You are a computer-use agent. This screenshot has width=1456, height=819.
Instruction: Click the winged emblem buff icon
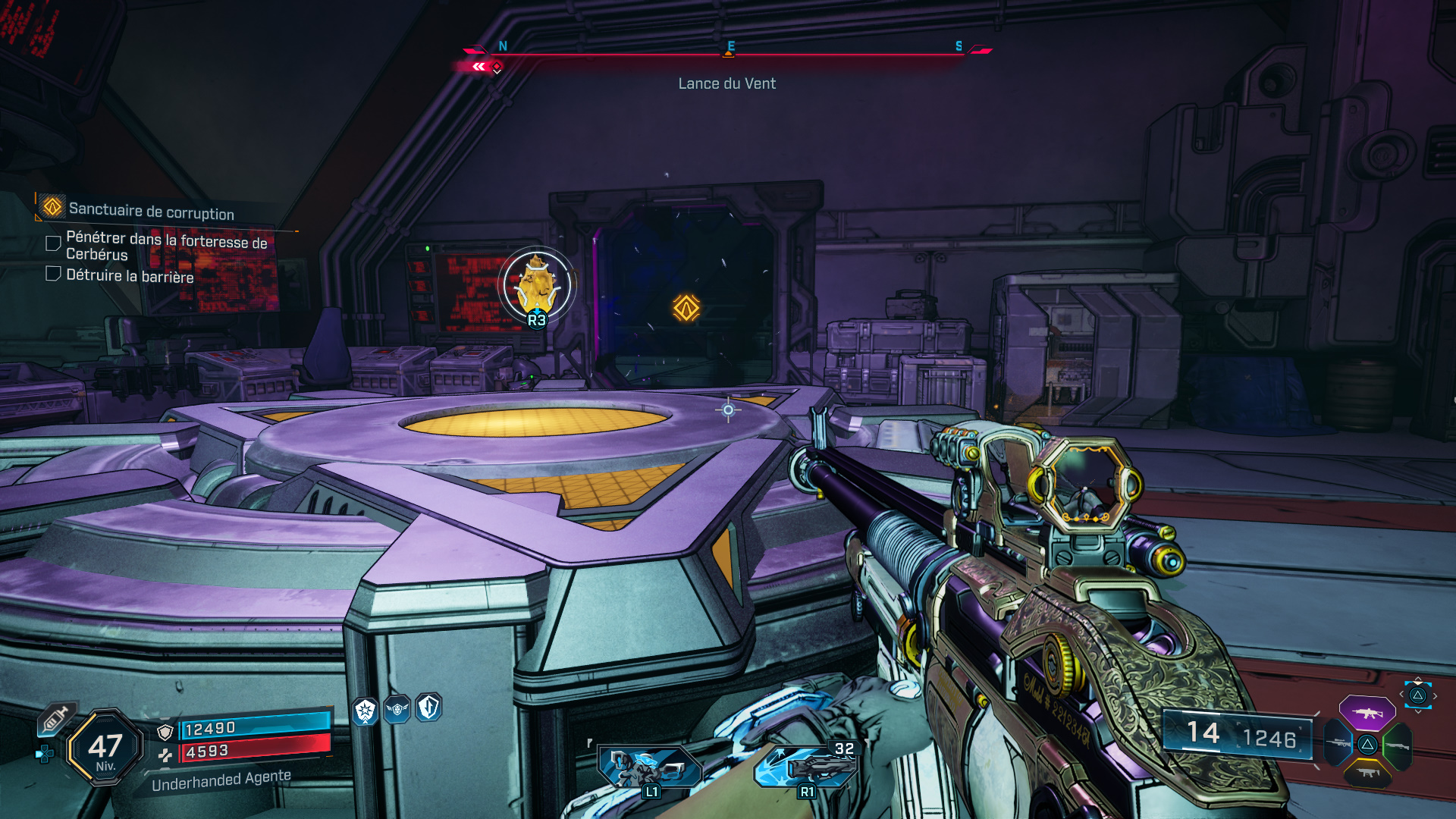397,709
